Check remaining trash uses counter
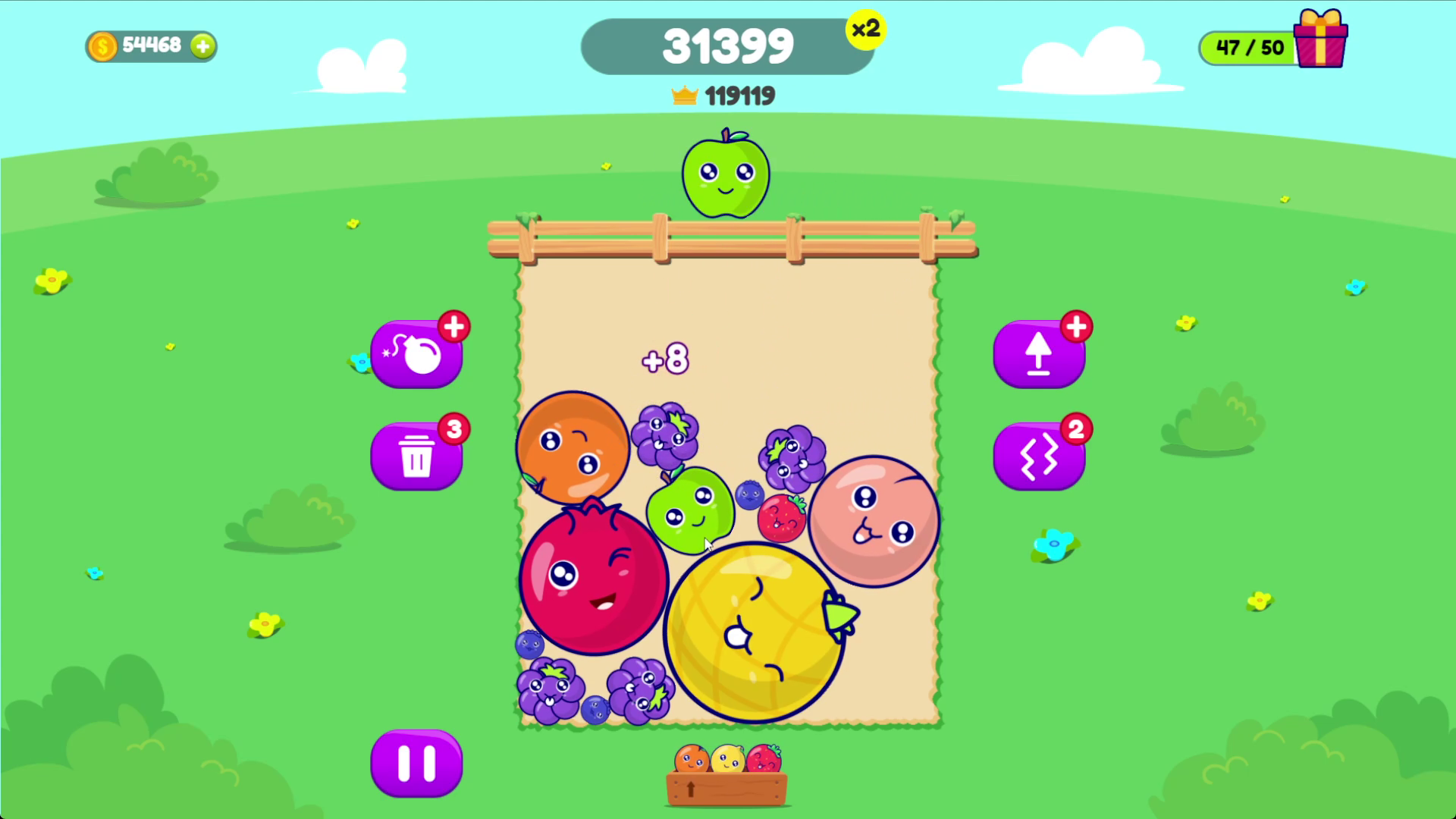Screen dimensions: 1456x819 (453, 428)
